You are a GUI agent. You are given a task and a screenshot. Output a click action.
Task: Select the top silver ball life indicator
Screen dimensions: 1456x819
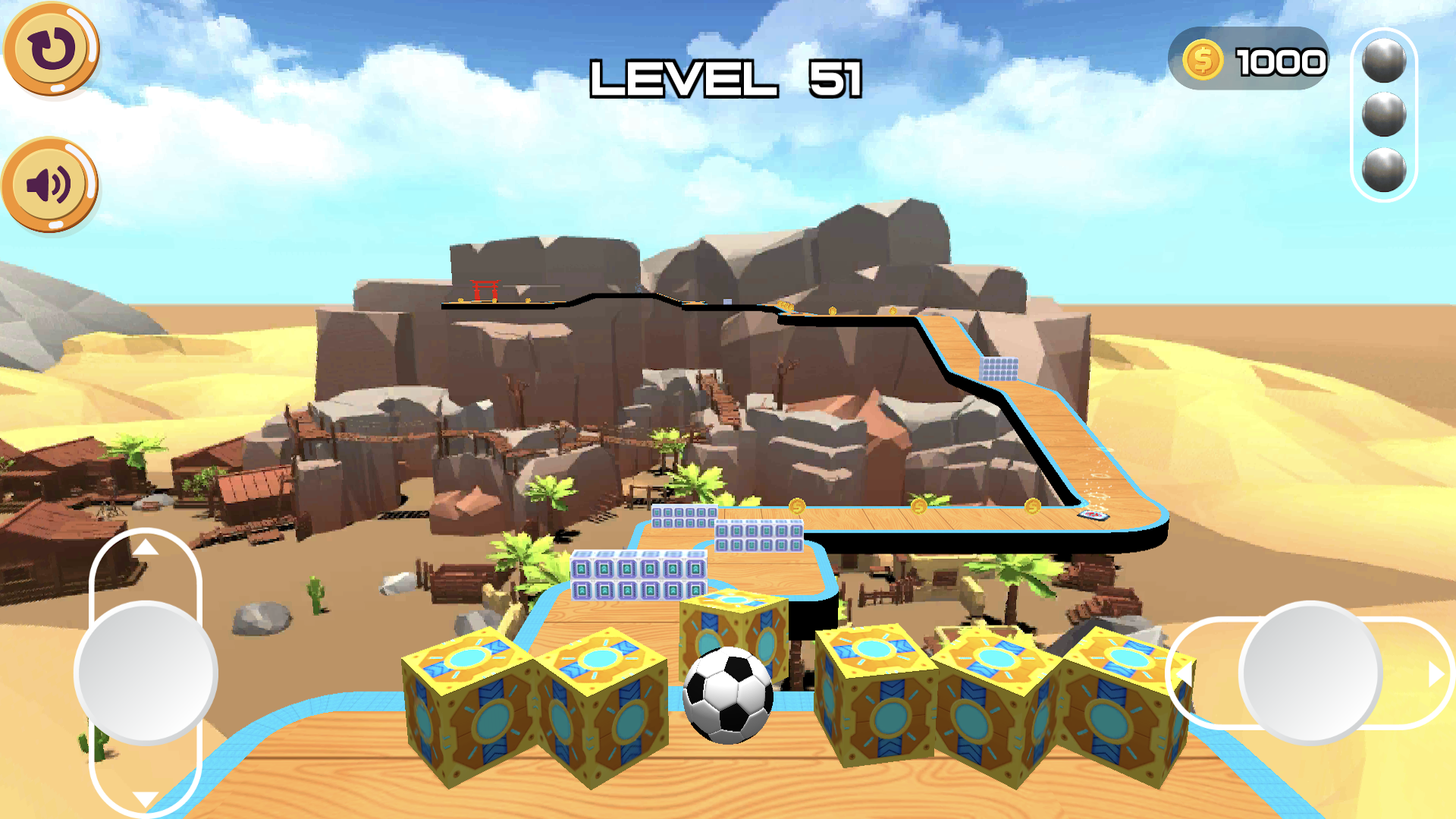(1385, 61)
